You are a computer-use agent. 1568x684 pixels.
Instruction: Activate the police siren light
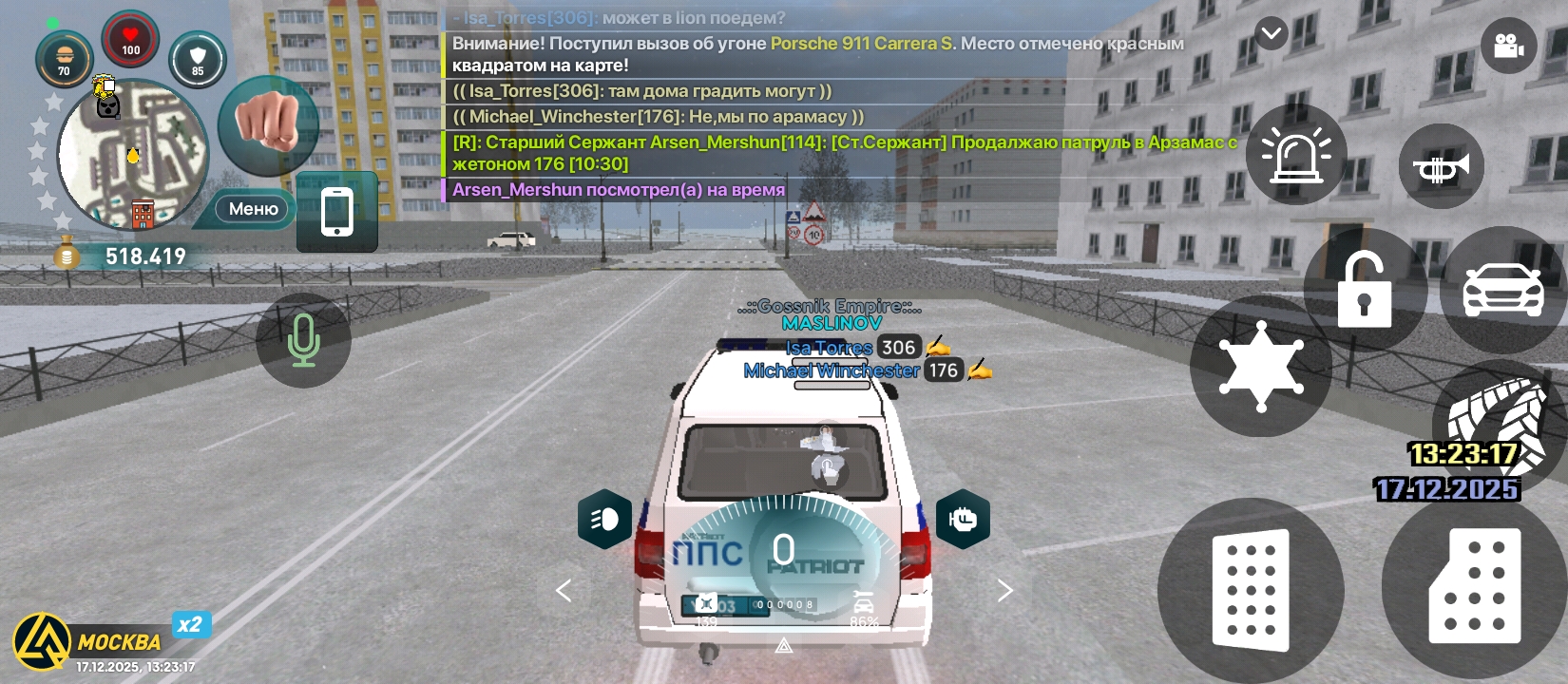tap(1295, 155)
